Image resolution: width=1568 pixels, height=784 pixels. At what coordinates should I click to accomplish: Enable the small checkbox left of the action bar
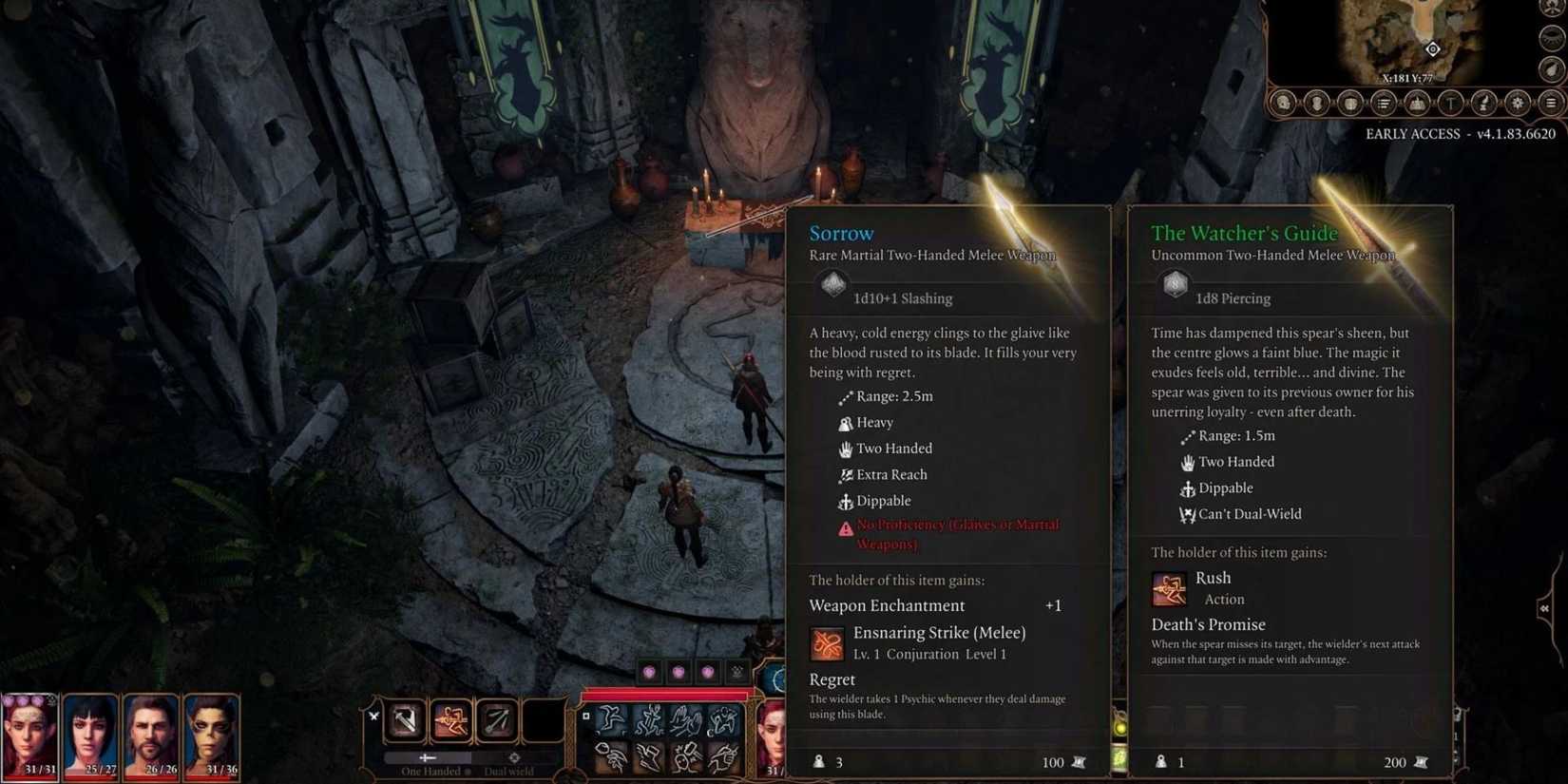click(586, 716)
